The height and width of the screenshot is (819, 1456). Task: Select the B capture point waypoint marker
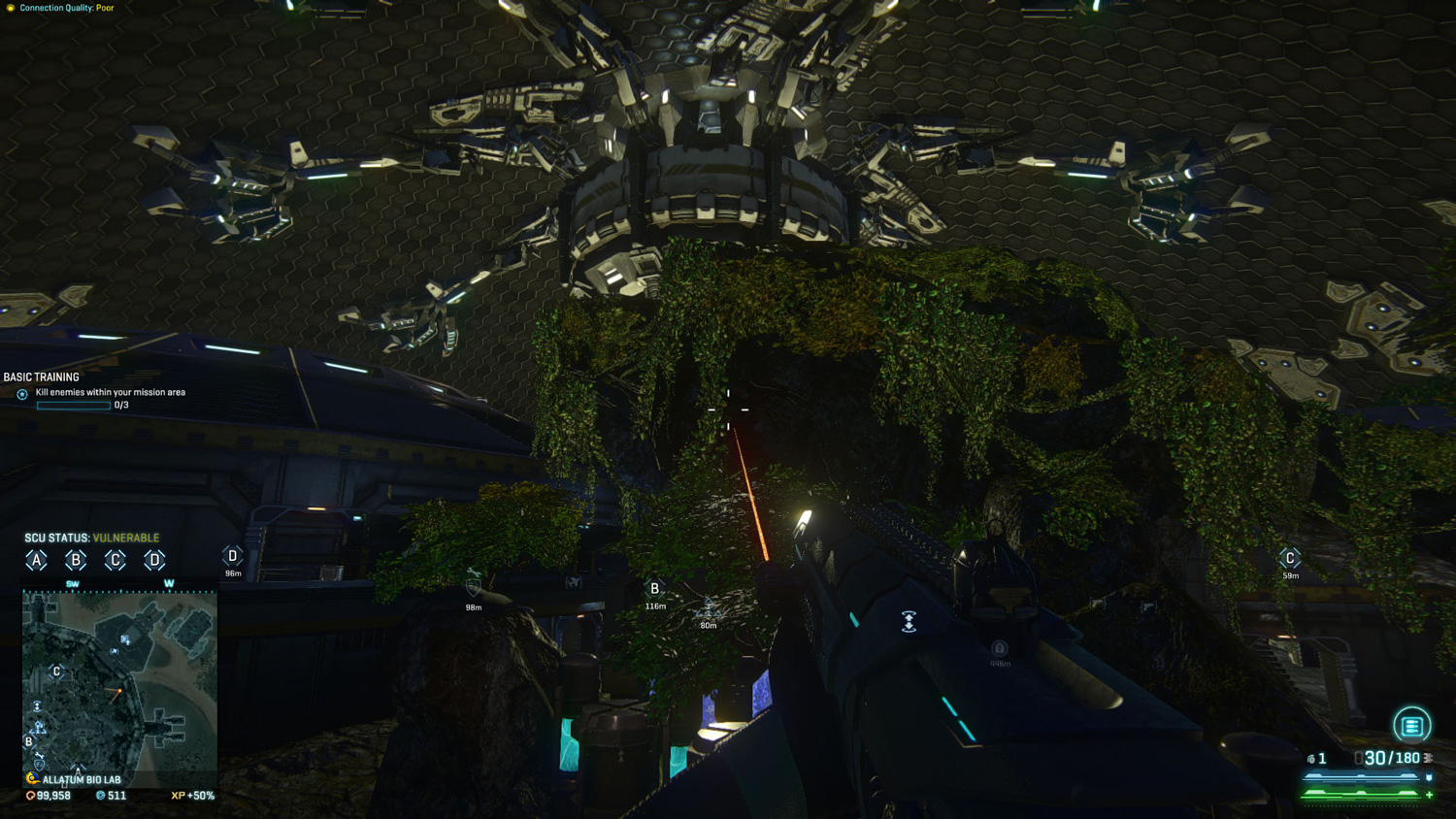[655, 589]
